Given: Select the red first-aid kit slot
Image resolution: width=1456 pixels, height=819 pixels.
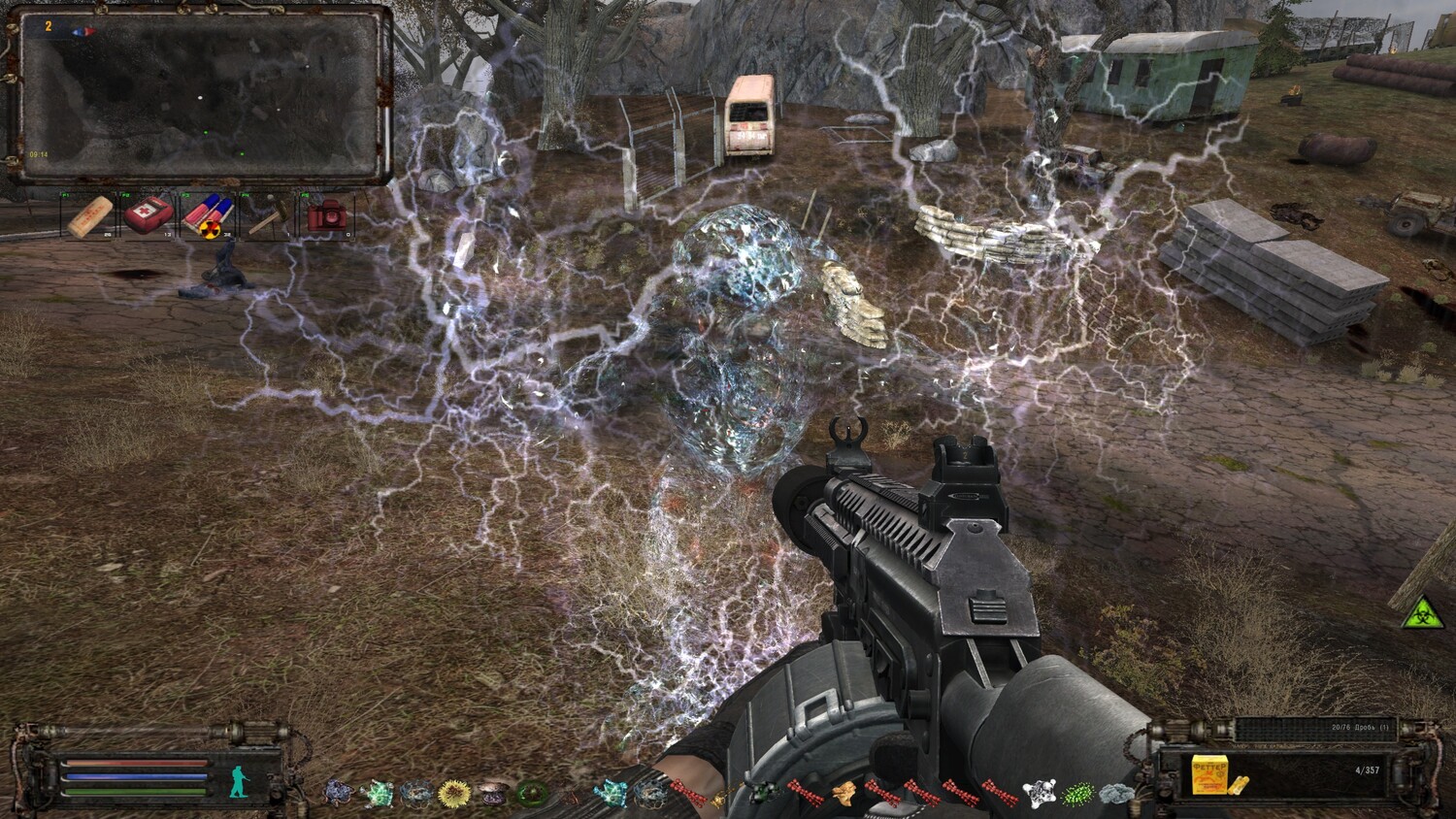Looking at the screenshot, I should (x=149, y=214).
